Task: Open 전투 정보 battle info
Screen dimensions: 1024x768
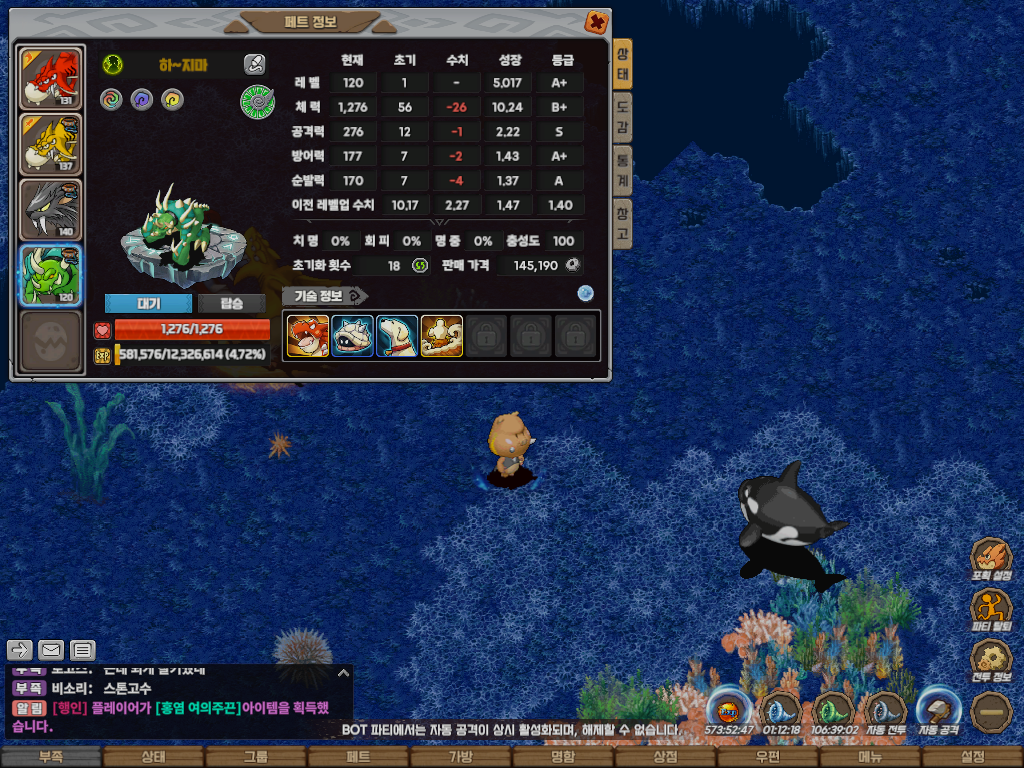Action: coord(991,660)
